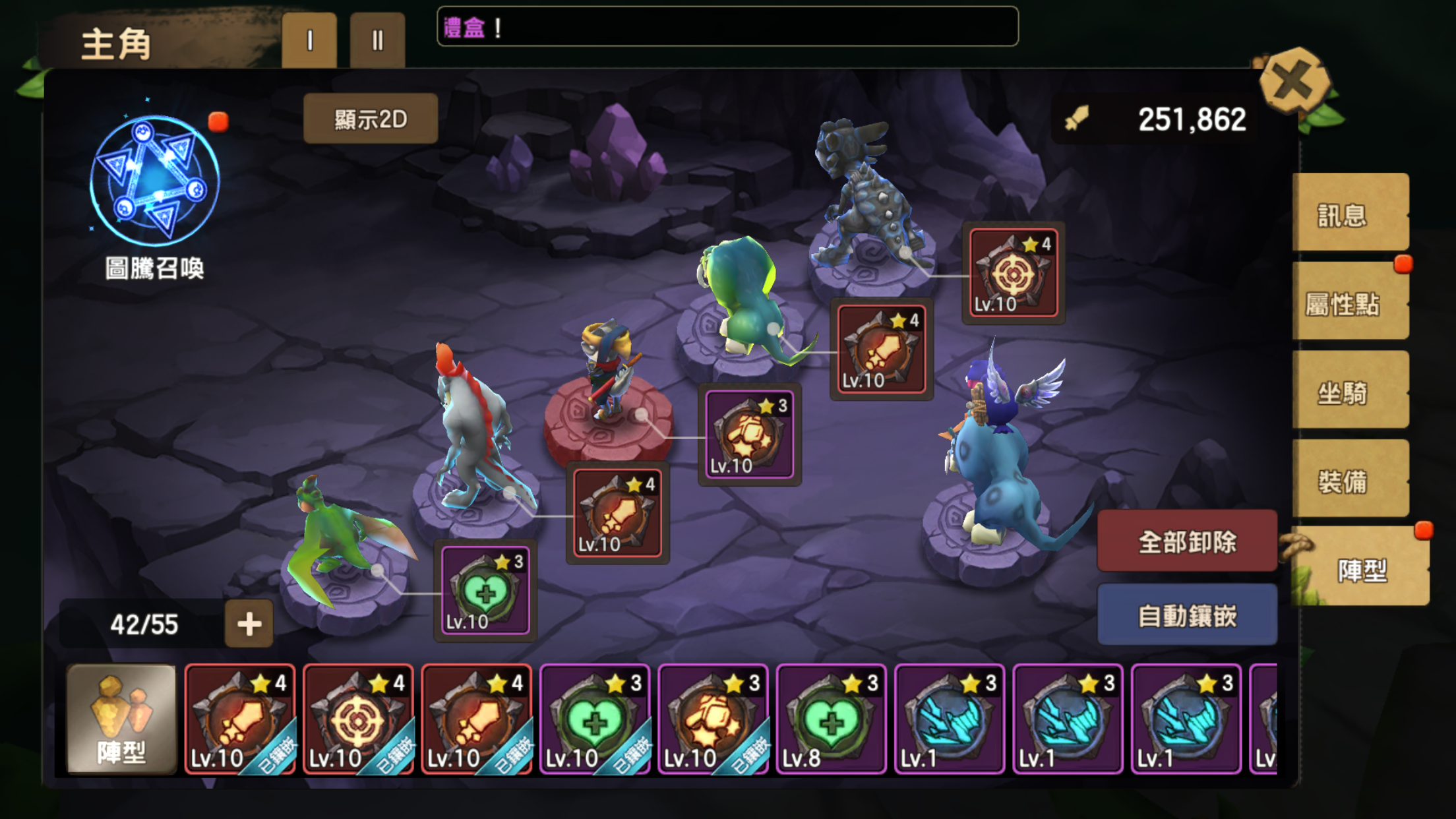This screenshot has height=819, width=1456.
Task: Click the 顯示2D button
Action: (371, 119)
